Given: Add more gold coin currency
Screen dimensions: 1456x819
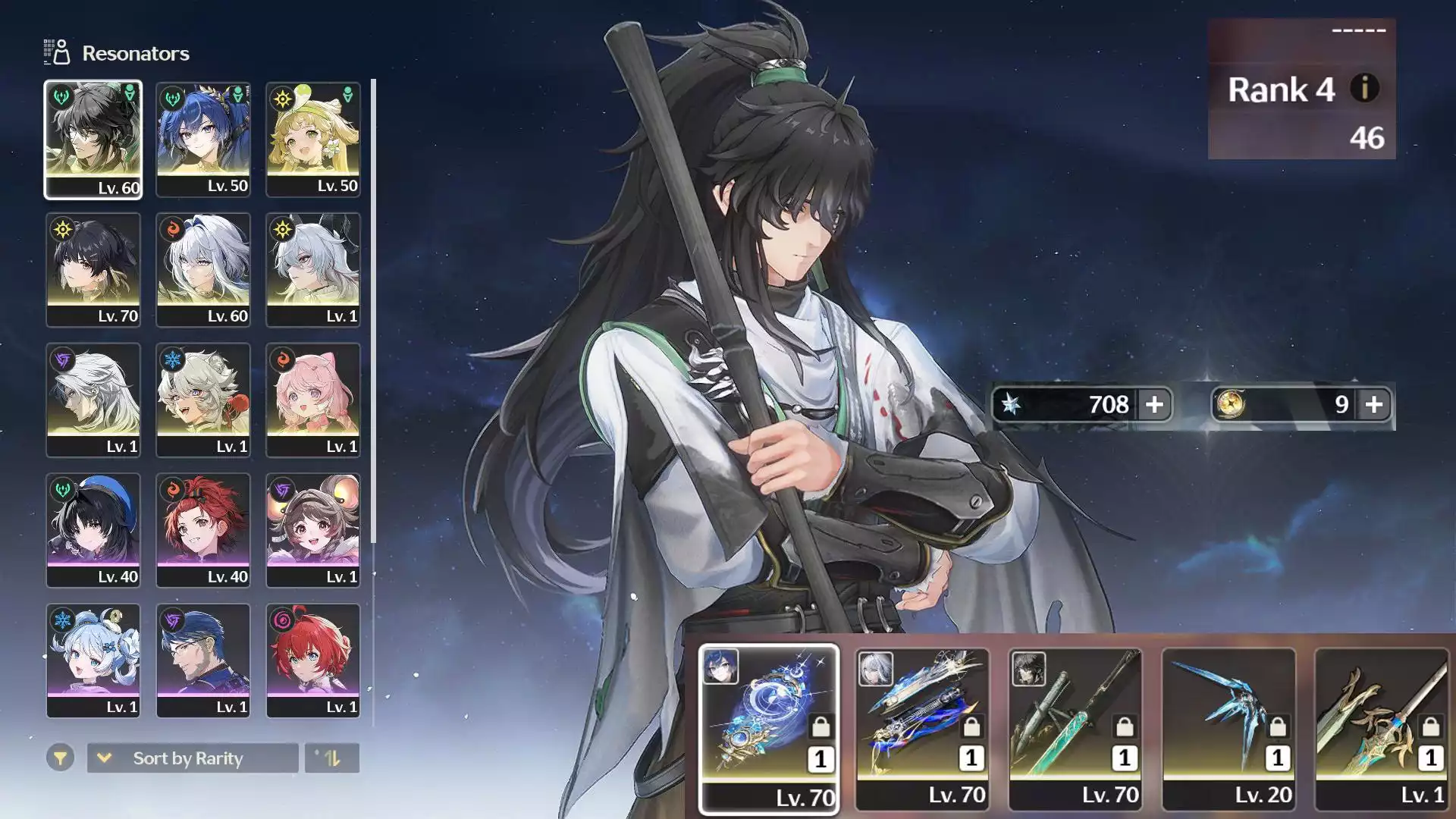Looking at the screenshot, I should (1373, 405).
